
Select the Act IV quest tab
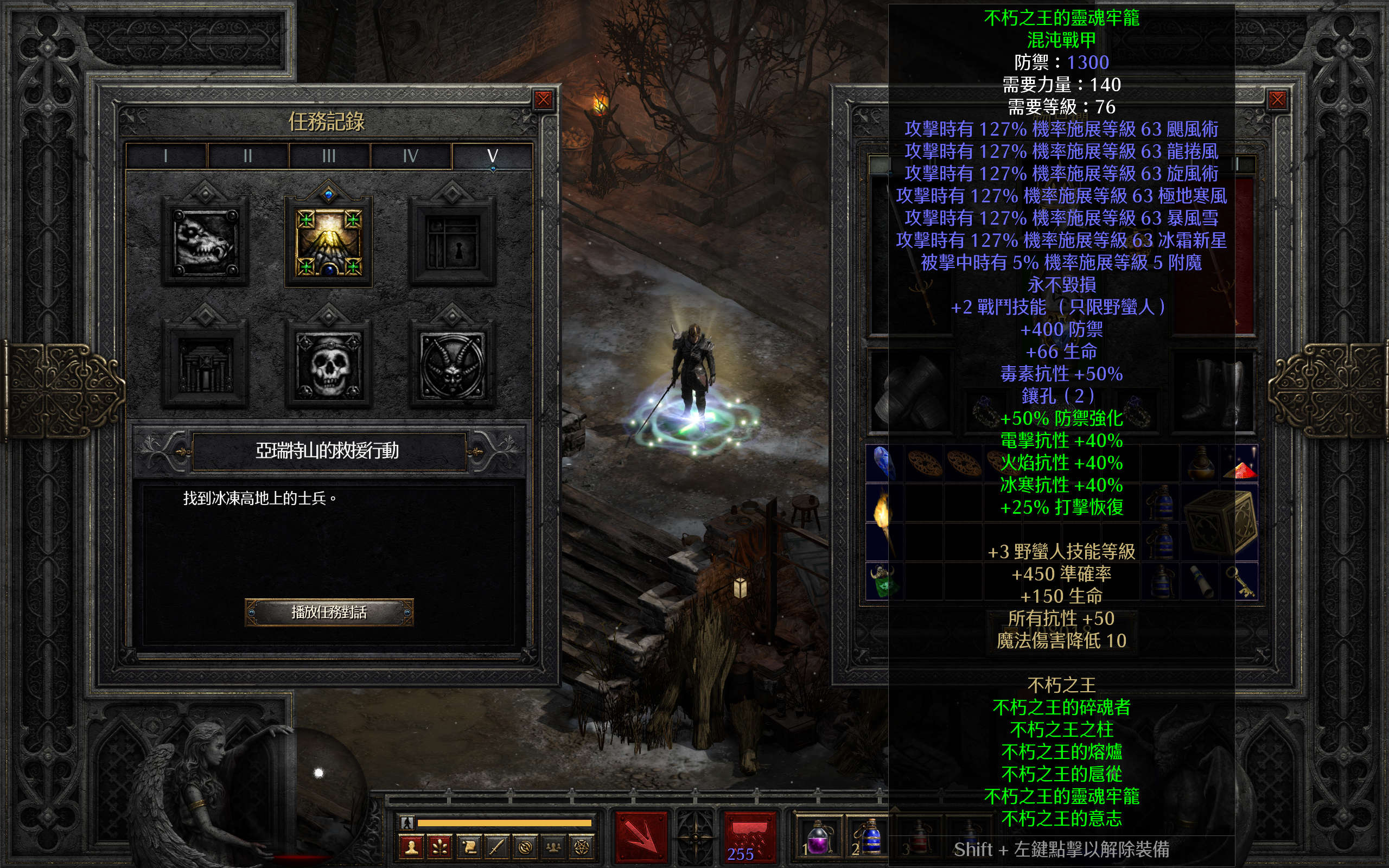[410, 156]
